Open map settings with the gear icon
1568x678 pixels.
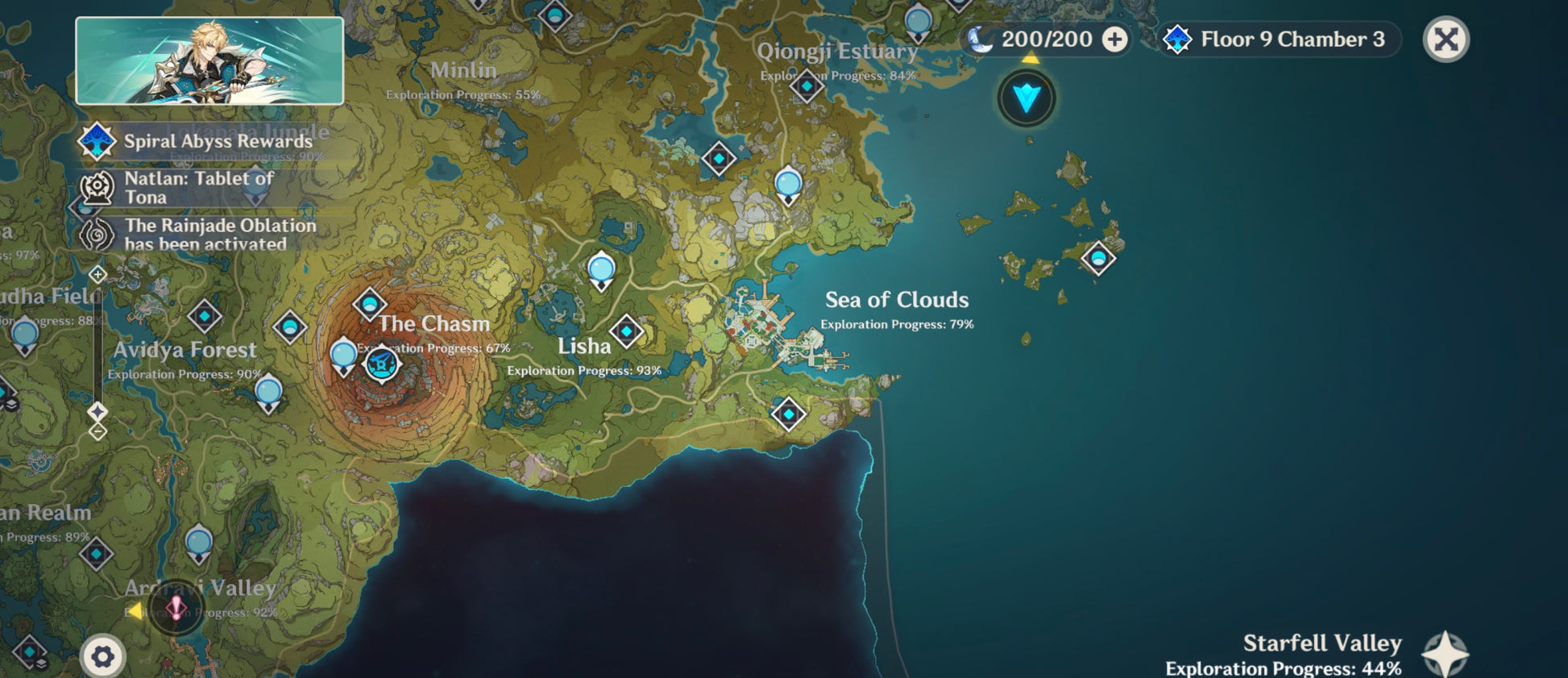[102, 657]
